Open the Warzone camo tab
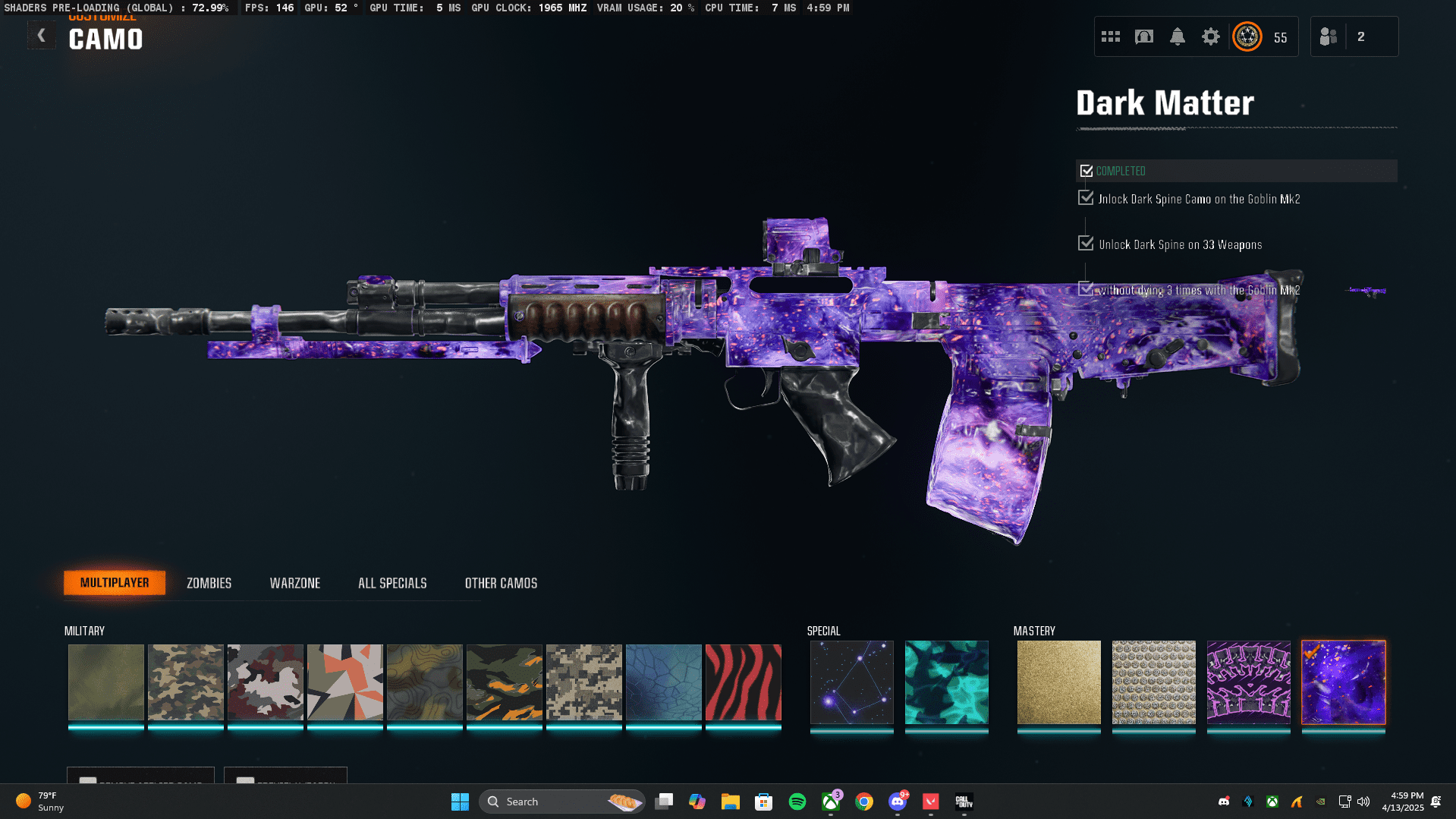1456x819 pixels. 295,583
